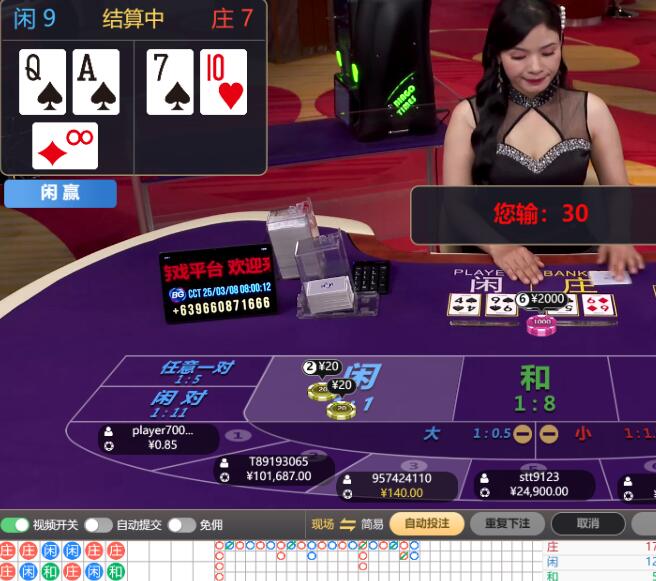Screen dimensions: 656x581
Task: Swap 现场/简易 view mode arrows
Action: (x=347, y=524)
